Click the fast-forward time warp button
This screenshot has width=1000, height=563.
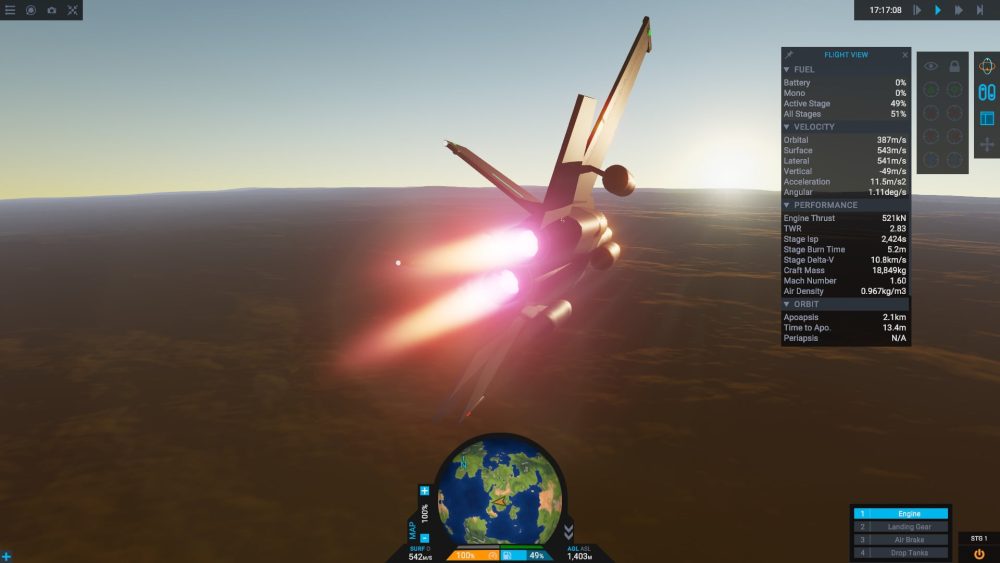click(x=959, y=10)
